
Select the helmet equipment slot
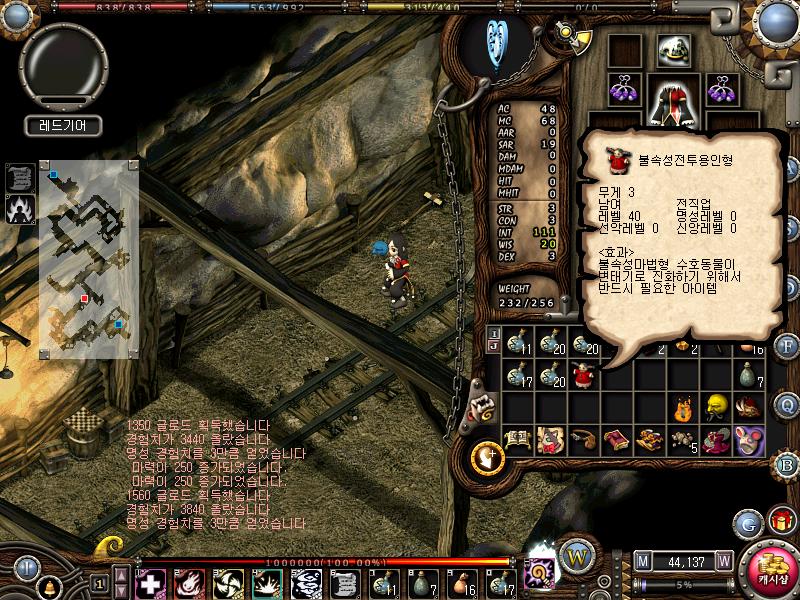[671, 49]
